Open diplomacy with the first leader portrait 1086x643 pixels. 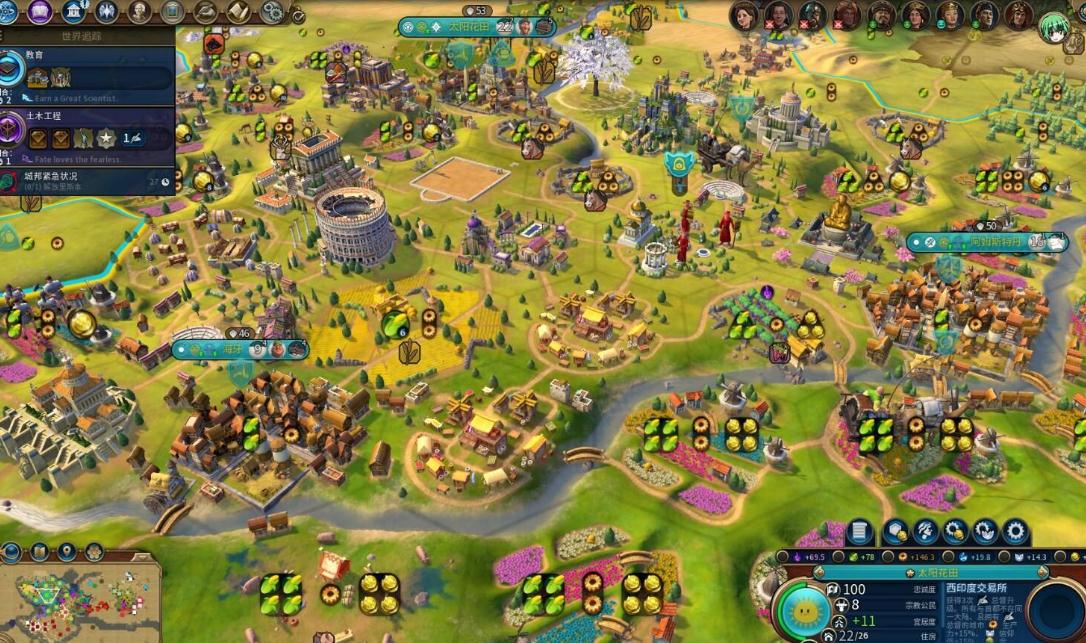tap(744, 15)
